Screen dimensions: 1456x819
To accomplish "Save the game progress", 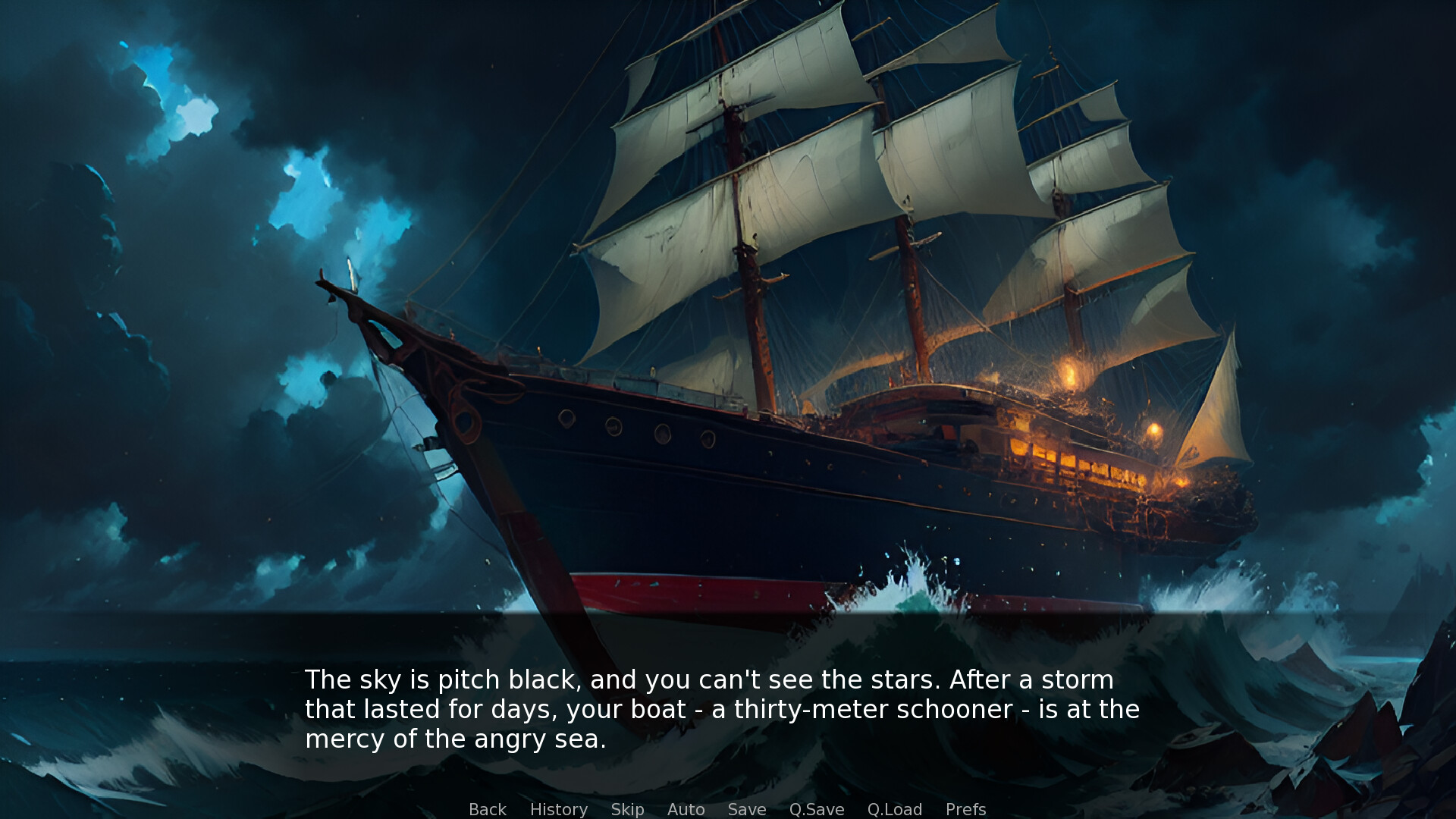I will (747, 809).
